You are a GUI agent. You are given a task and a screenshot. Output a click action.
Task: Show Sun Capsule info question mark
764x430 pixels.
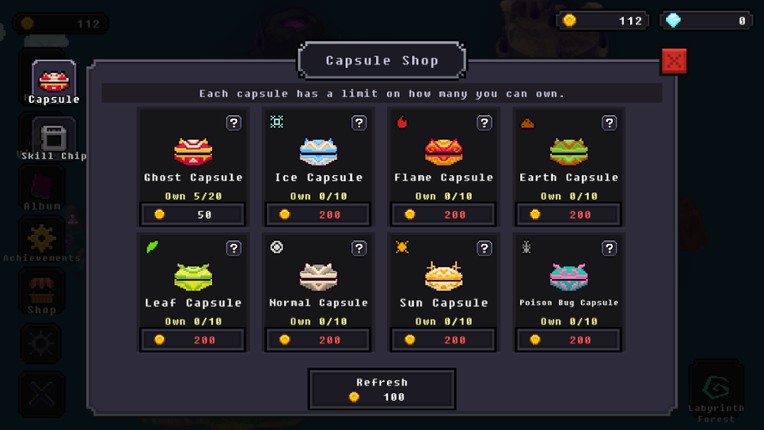click(484, 248)
